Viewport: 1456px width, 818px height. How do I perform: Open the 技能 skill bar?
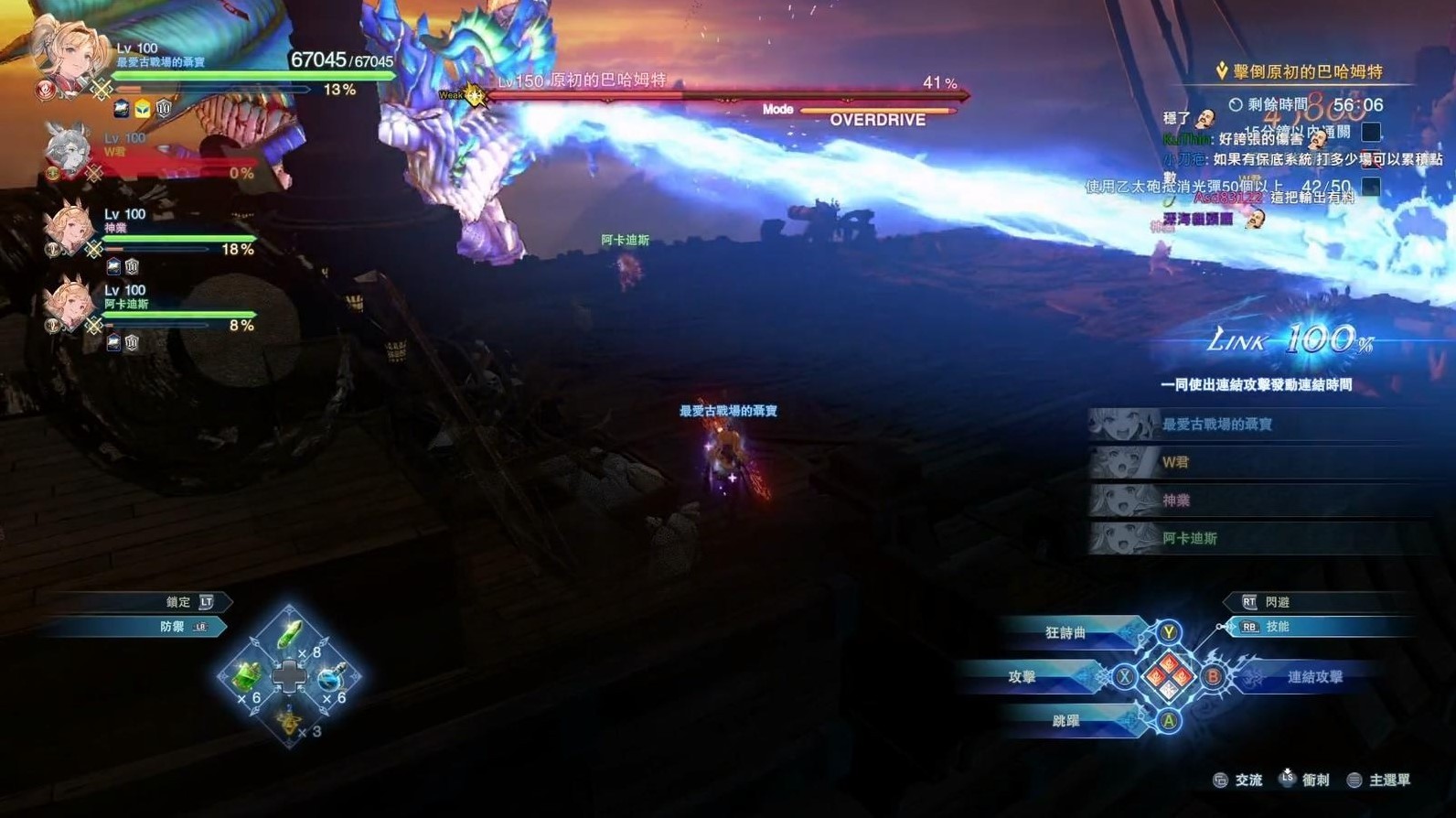click(x=1277, y=627)
